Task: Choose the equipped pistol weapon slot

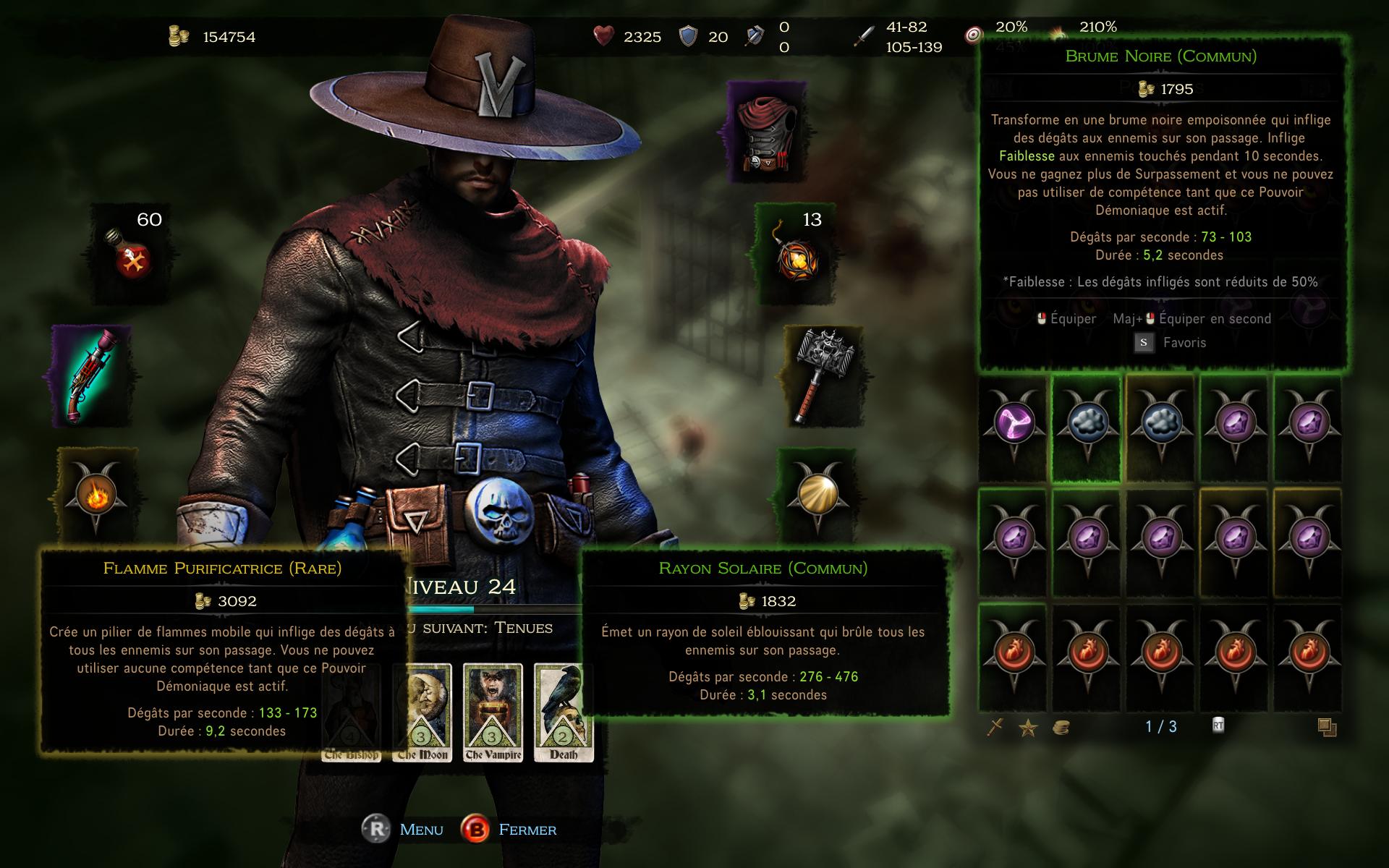Action: point(92,377)
